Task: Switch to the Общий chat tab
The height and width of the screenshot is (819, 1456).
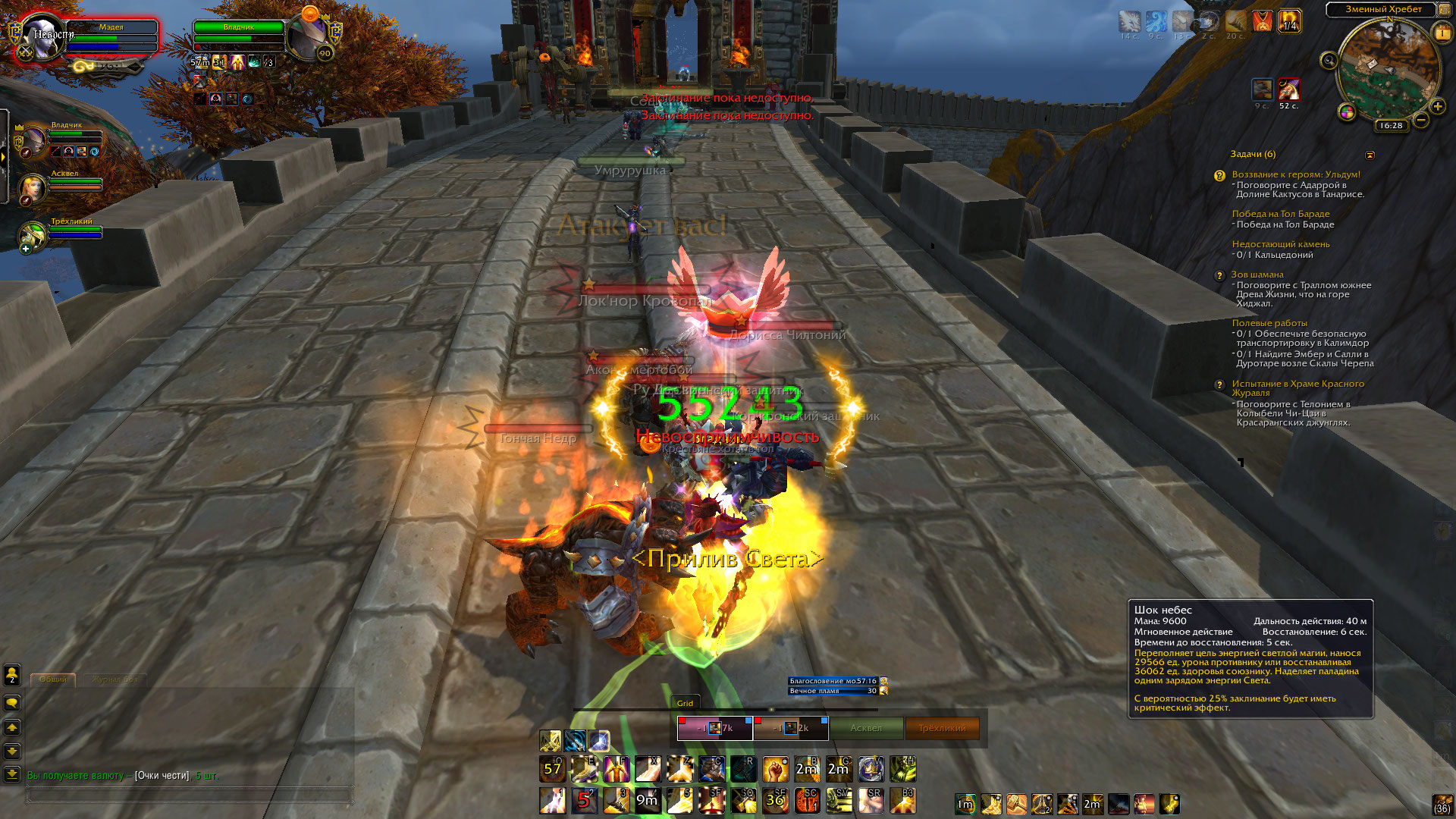Action: pos(53,679)
